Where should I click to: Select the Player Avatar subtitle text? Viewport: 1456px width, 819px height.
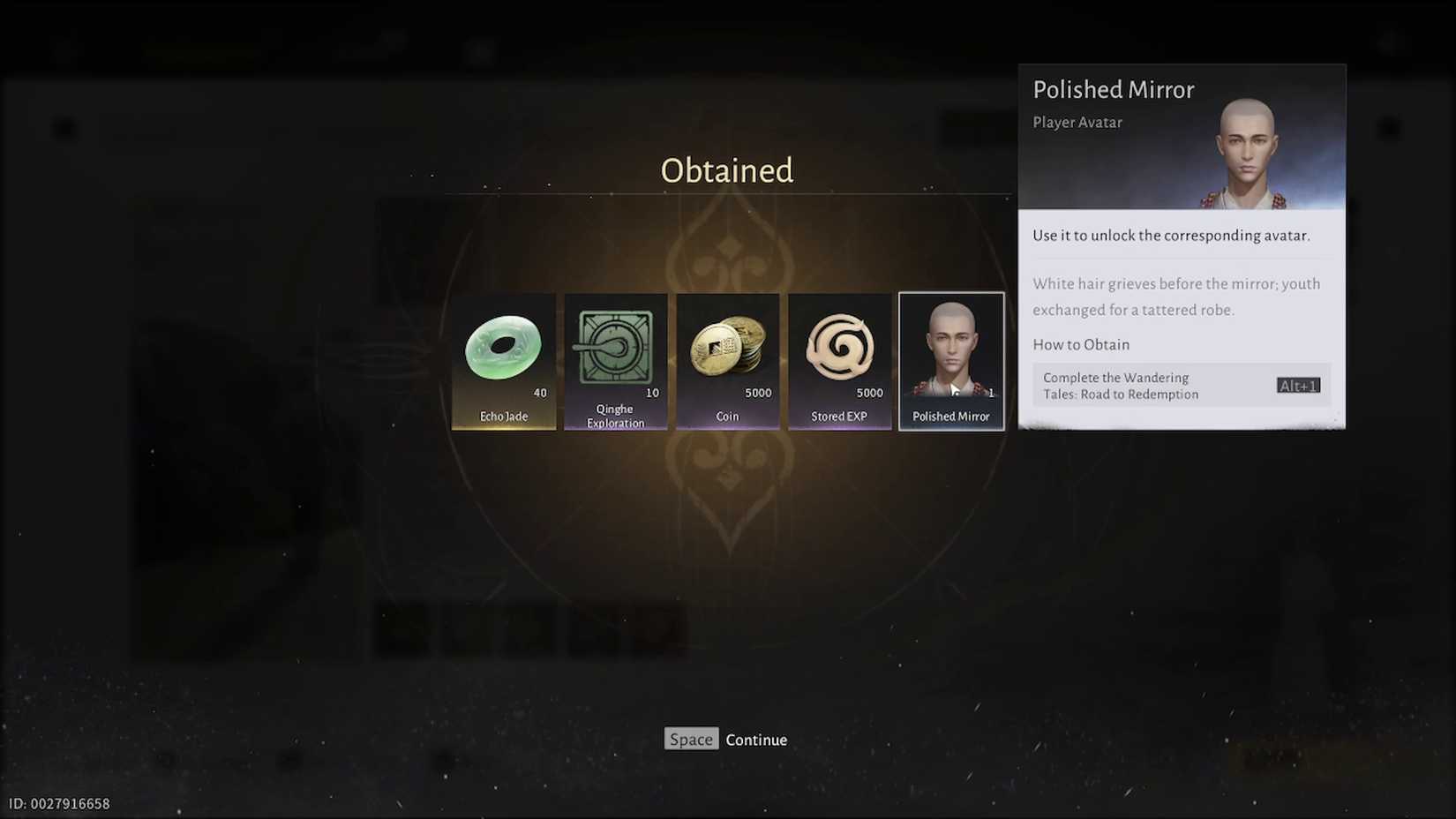click(1077, 122)
